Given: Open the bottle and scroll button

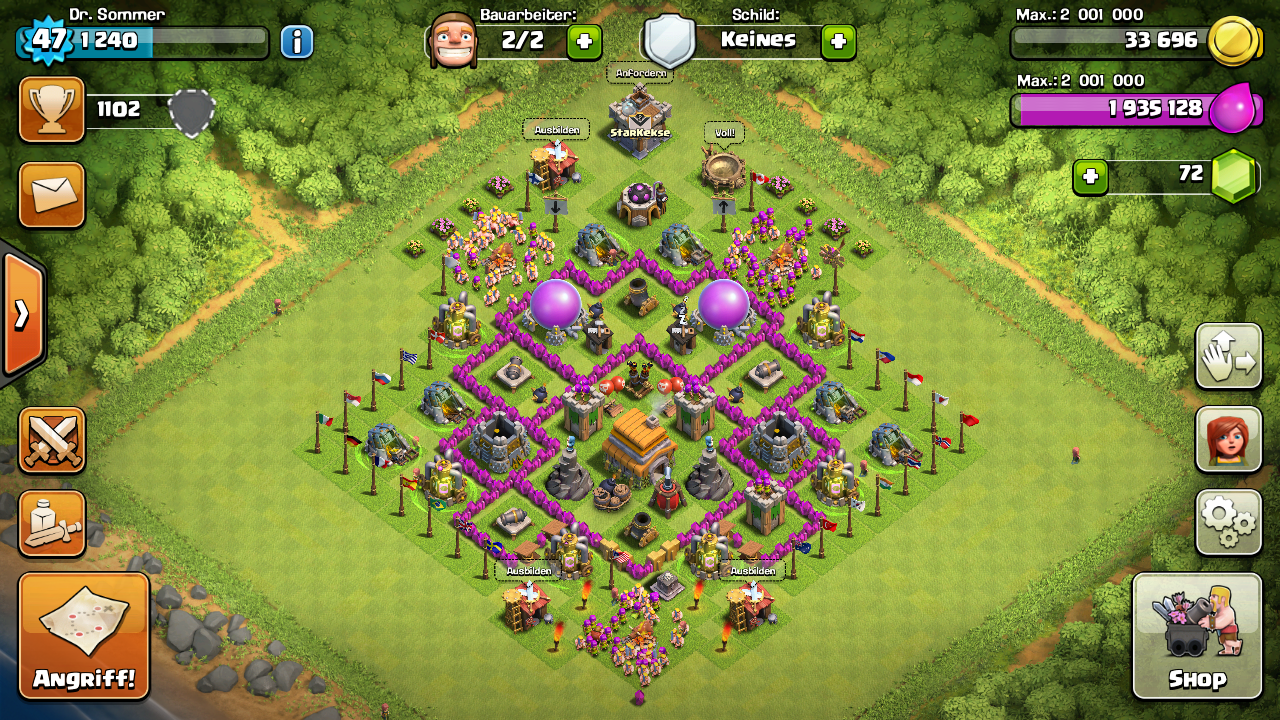Looking at the screenshot, I should point(52,523).
